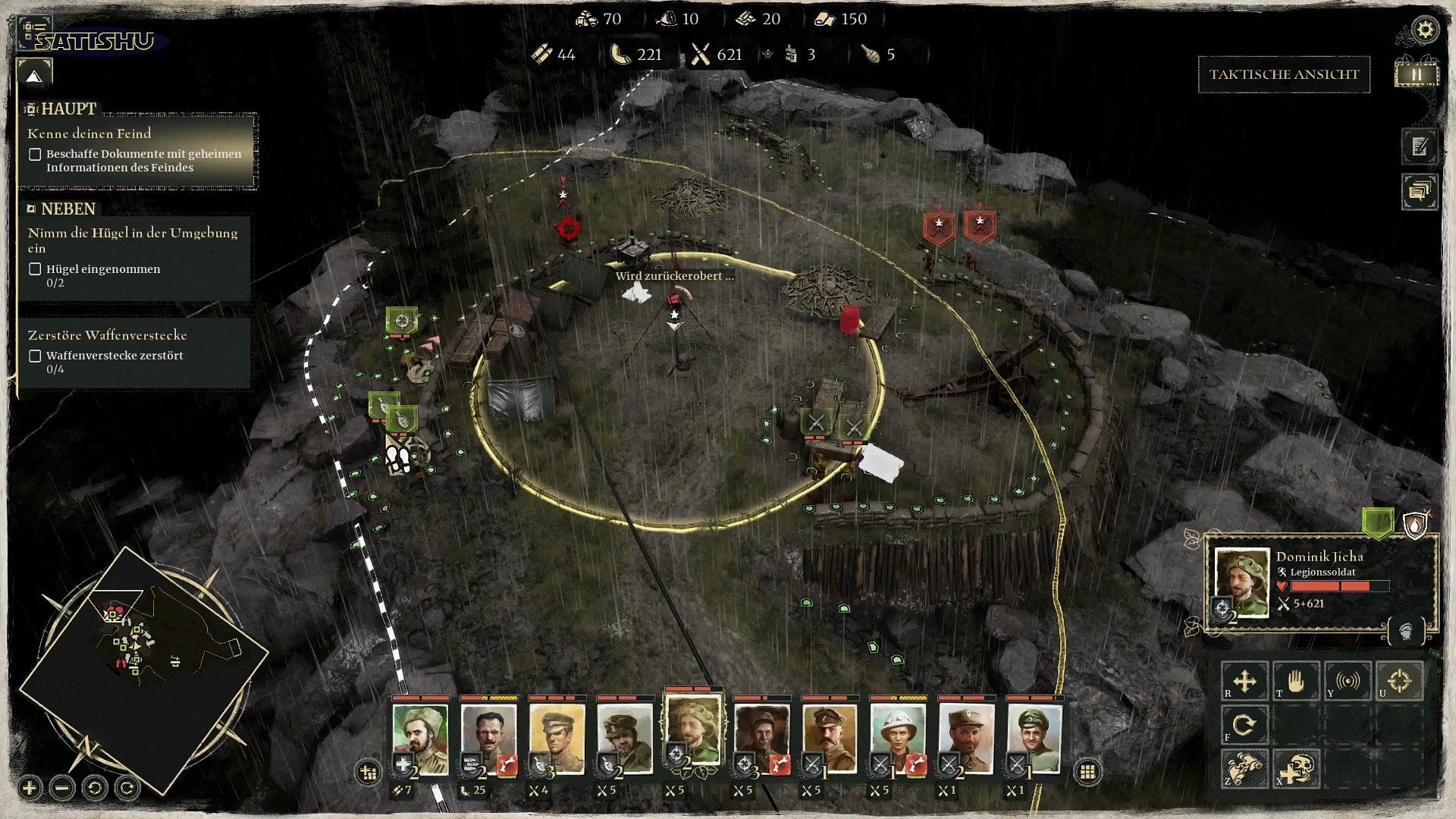Choose the crosshair target command

1399,681
